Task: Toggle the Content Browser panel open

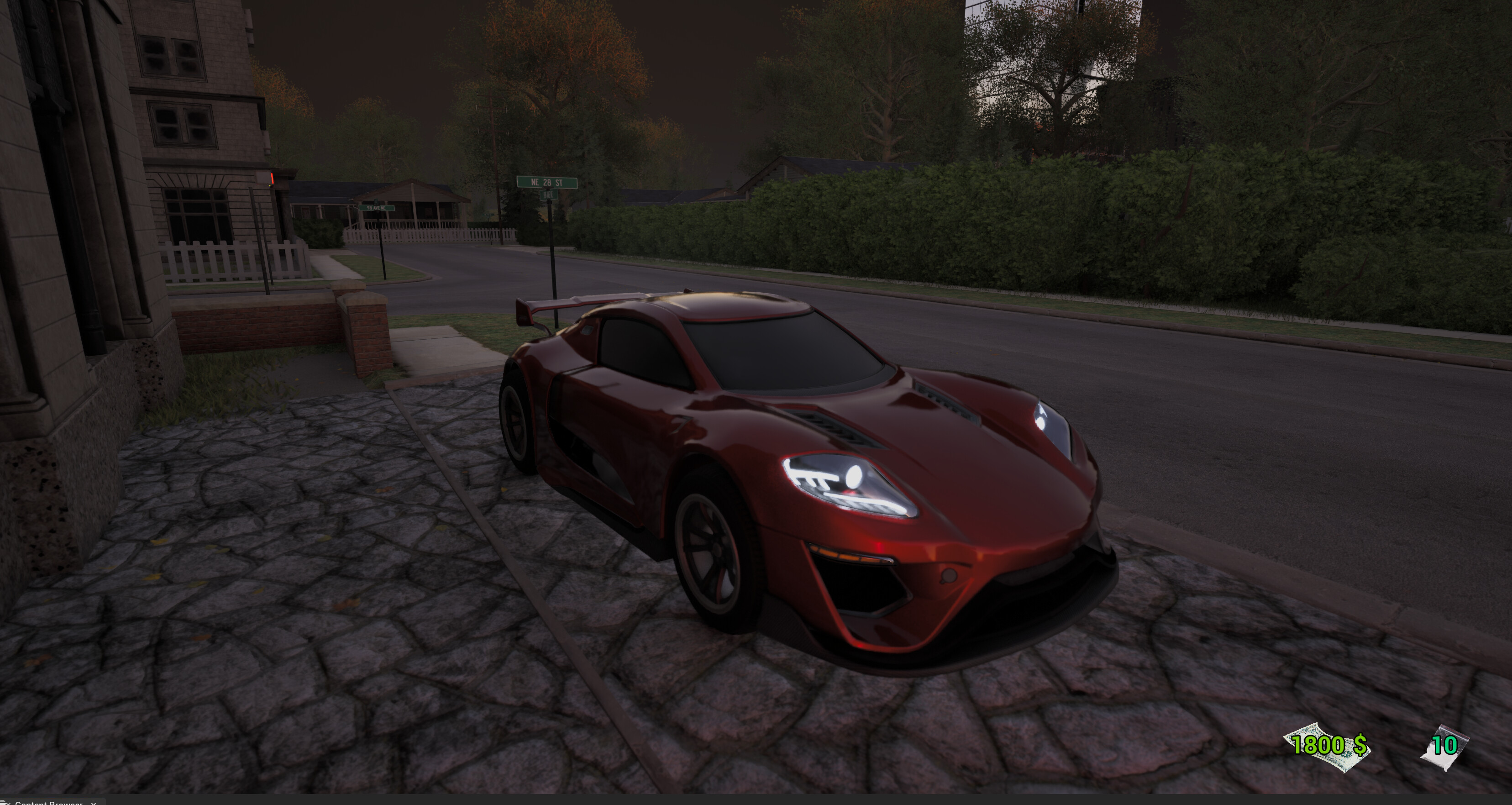Action: pos(47,803)
